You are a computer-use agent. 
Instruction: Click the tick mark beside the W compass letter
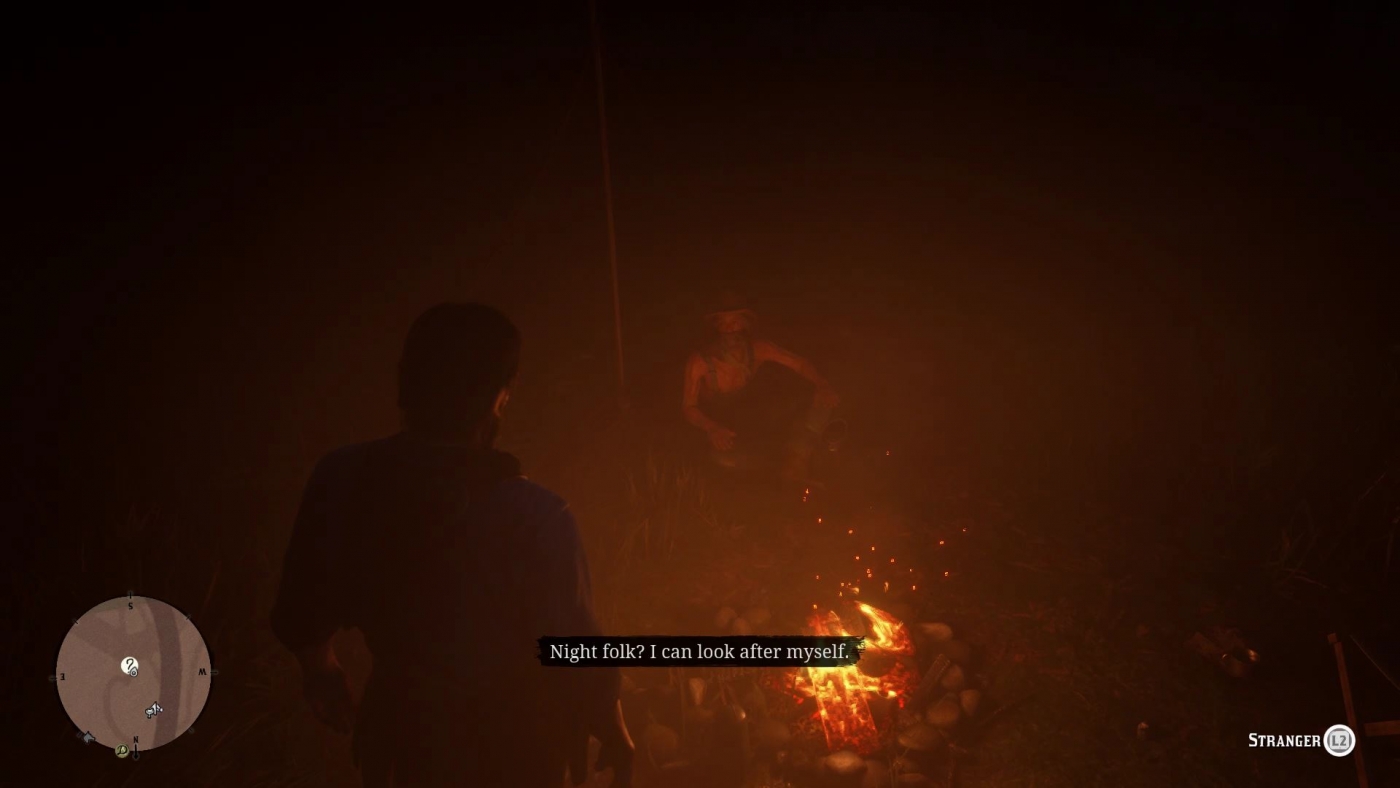click(x=212, y=670)
